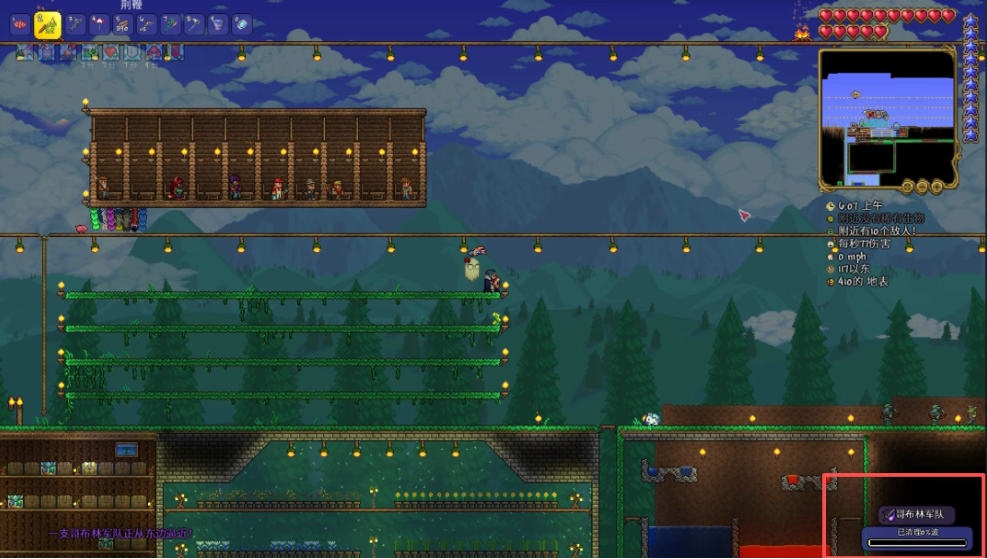Image resolution: width=987 pixels, height=559 pixels.
Task: Select the red umbrella hotbar slot
Action: click(x=99, y=24)
